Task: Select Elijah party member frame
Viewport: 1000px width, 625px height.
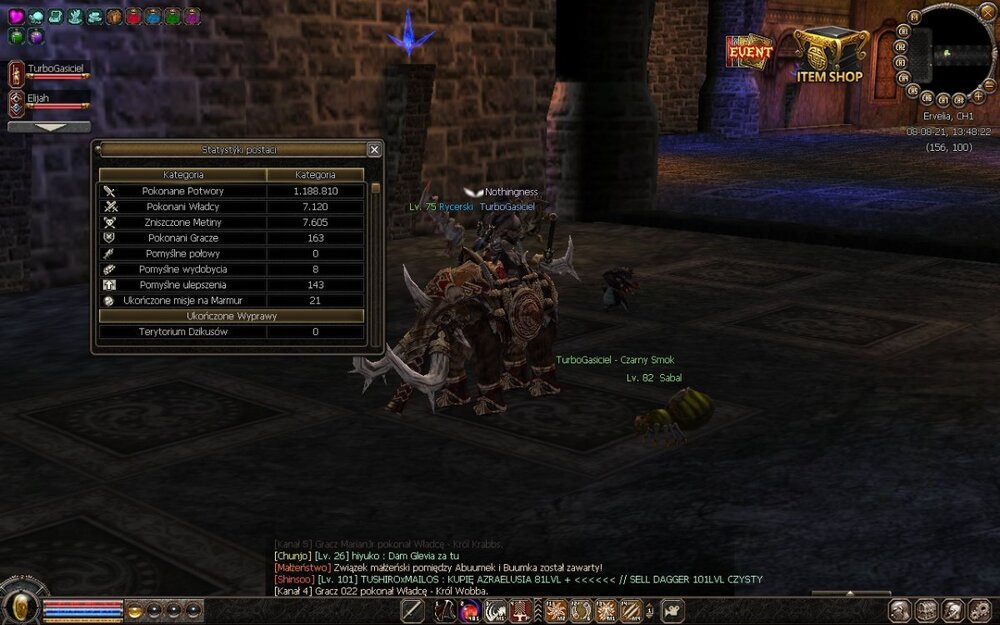Action: 48,102
